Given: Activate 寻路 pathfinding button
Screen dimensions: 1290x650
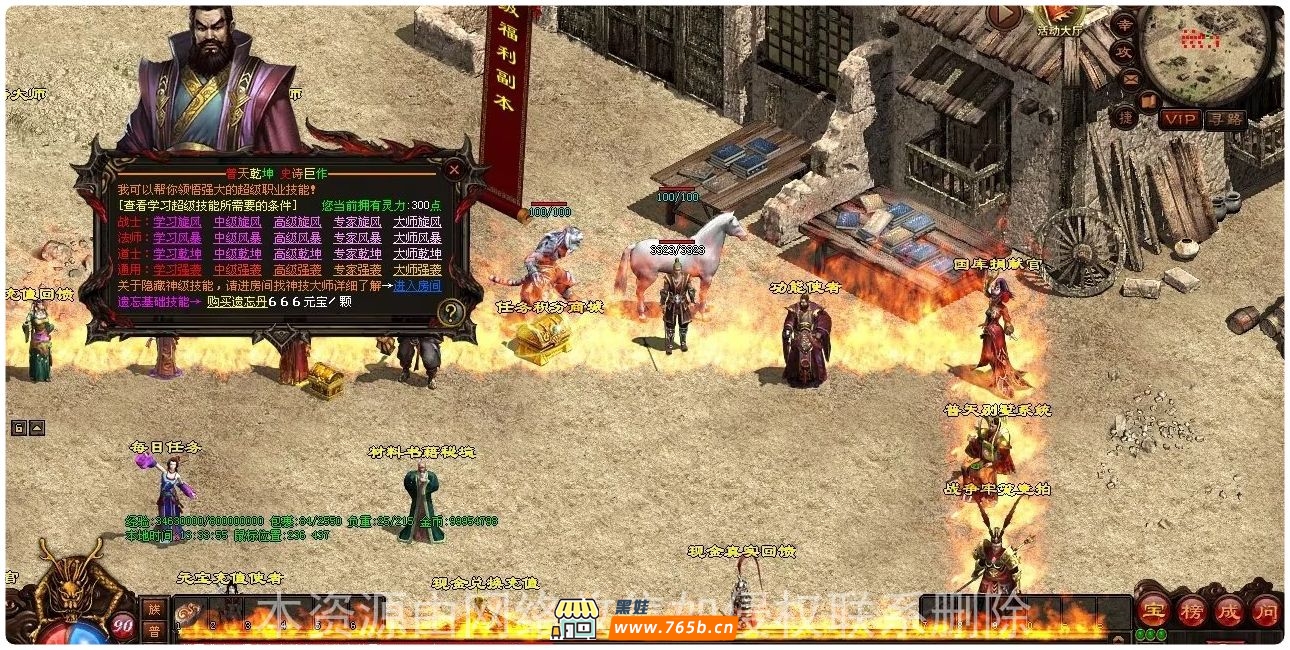Looking at the screenshot, I should point(1225,119).
